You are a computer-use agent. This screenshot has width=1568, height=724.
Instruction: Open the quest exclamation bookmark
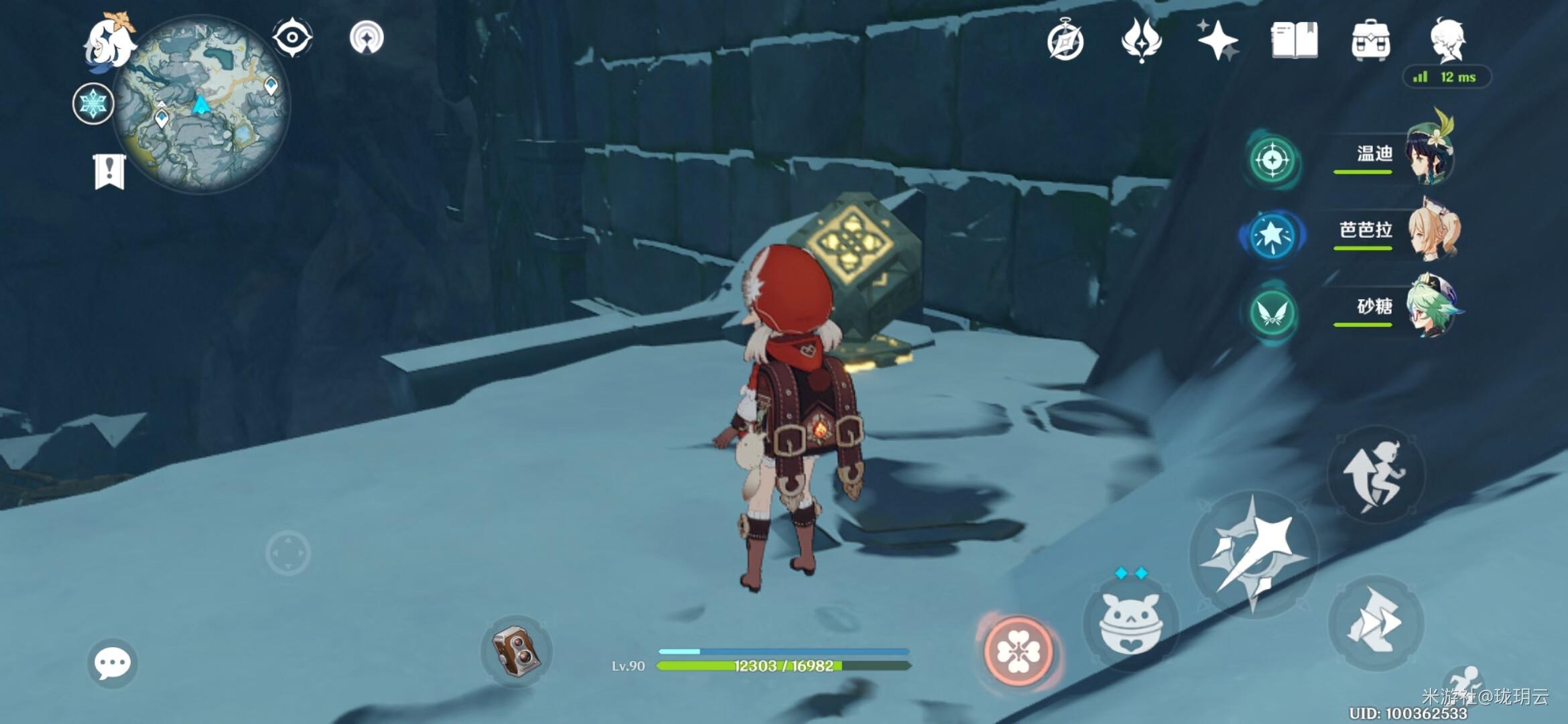click(x=109, y=171)
